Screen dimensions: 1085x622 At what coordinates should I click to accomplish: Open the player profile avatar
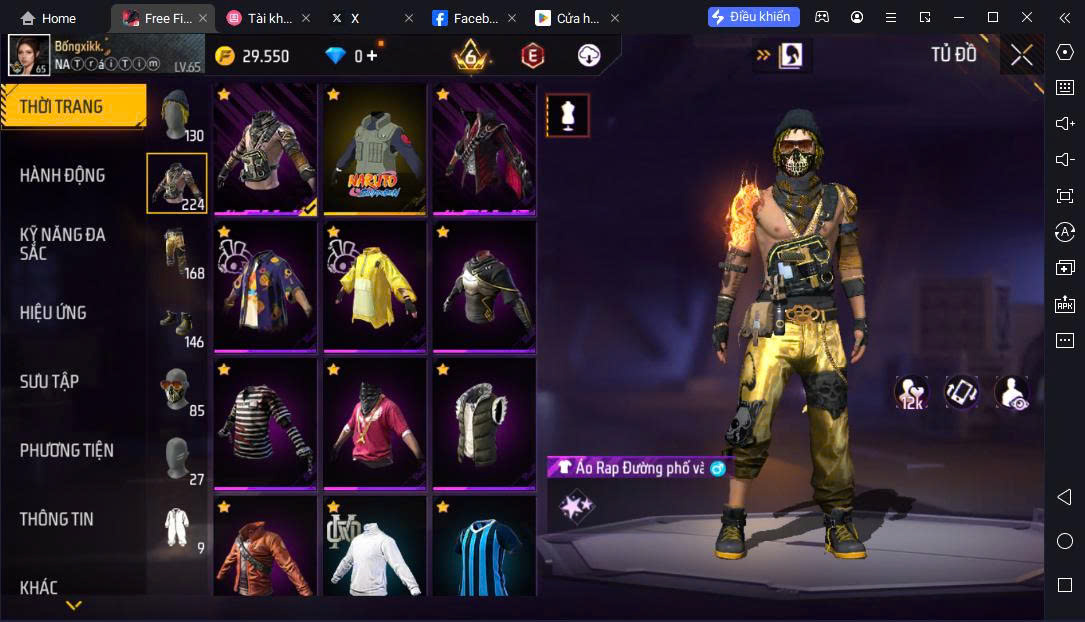(x=29, y=55)
